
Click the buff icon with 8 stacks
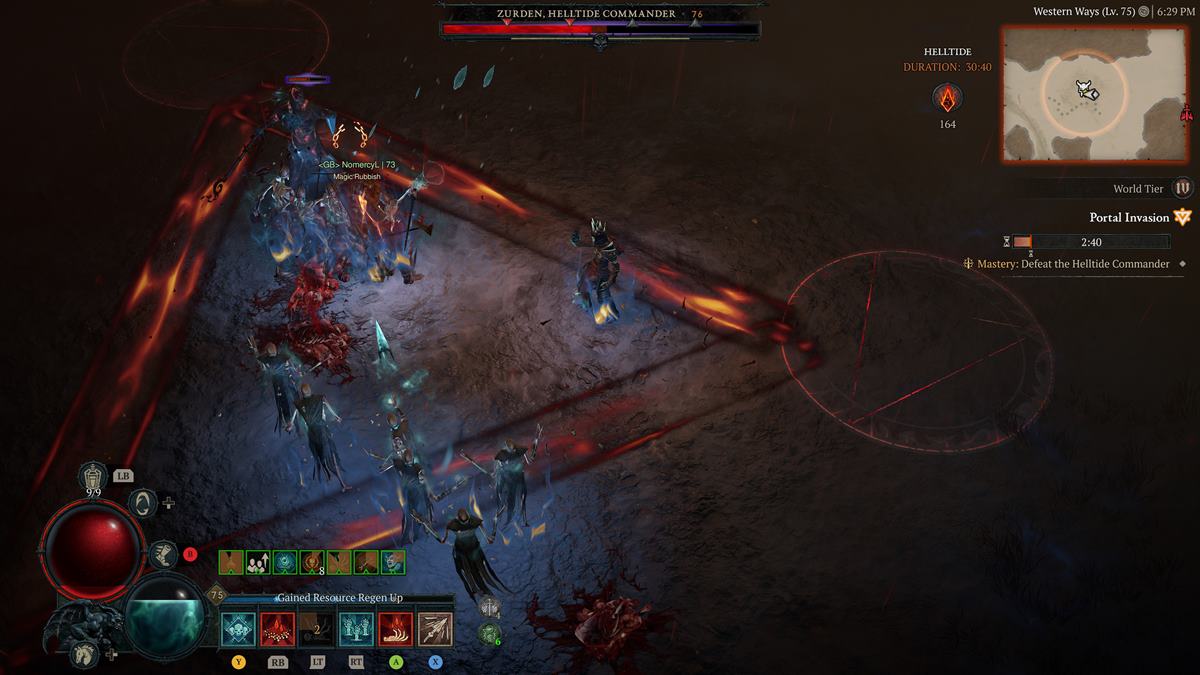tap(312, 562)
